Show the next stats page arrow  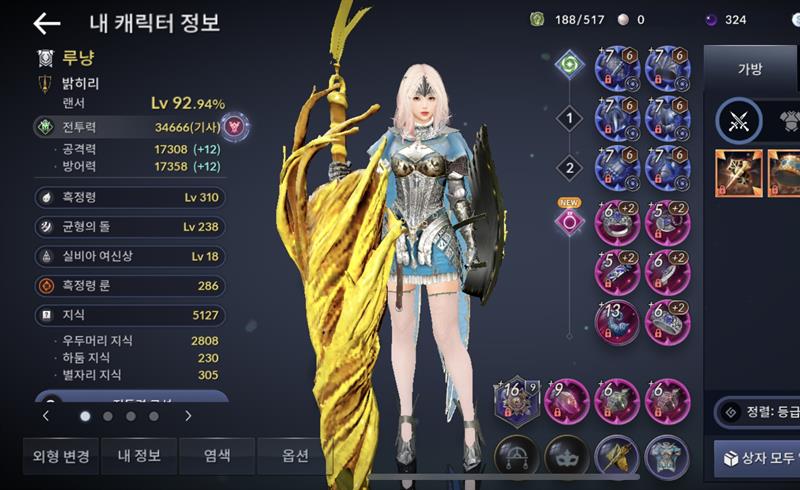point(188,415)
